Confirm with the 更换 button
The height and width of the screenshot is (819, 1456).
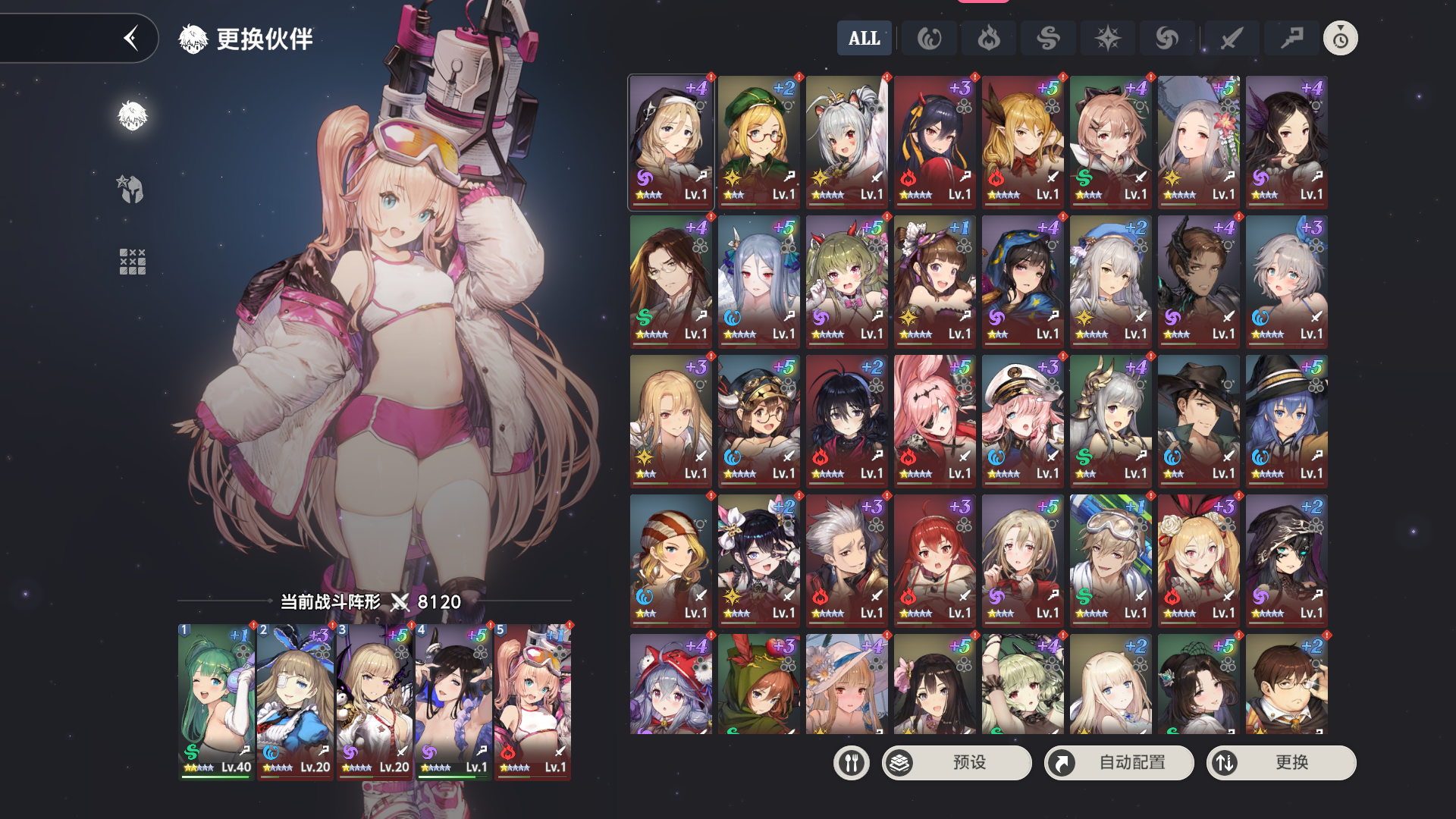pyautogui.click(x=1281, y=762)
